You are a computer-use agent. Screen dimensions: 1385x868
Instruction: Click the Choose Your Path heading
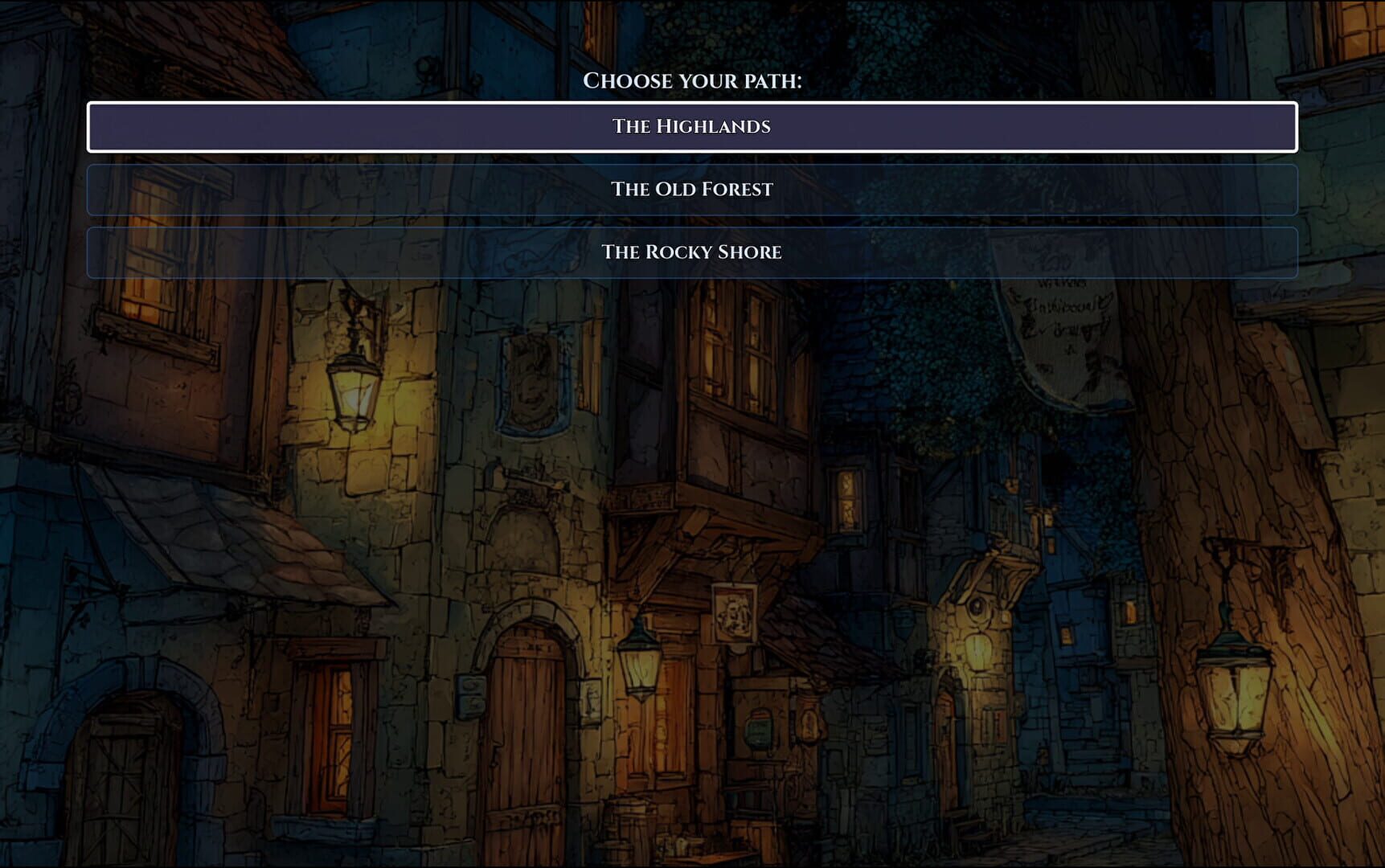tap(693, 80)
